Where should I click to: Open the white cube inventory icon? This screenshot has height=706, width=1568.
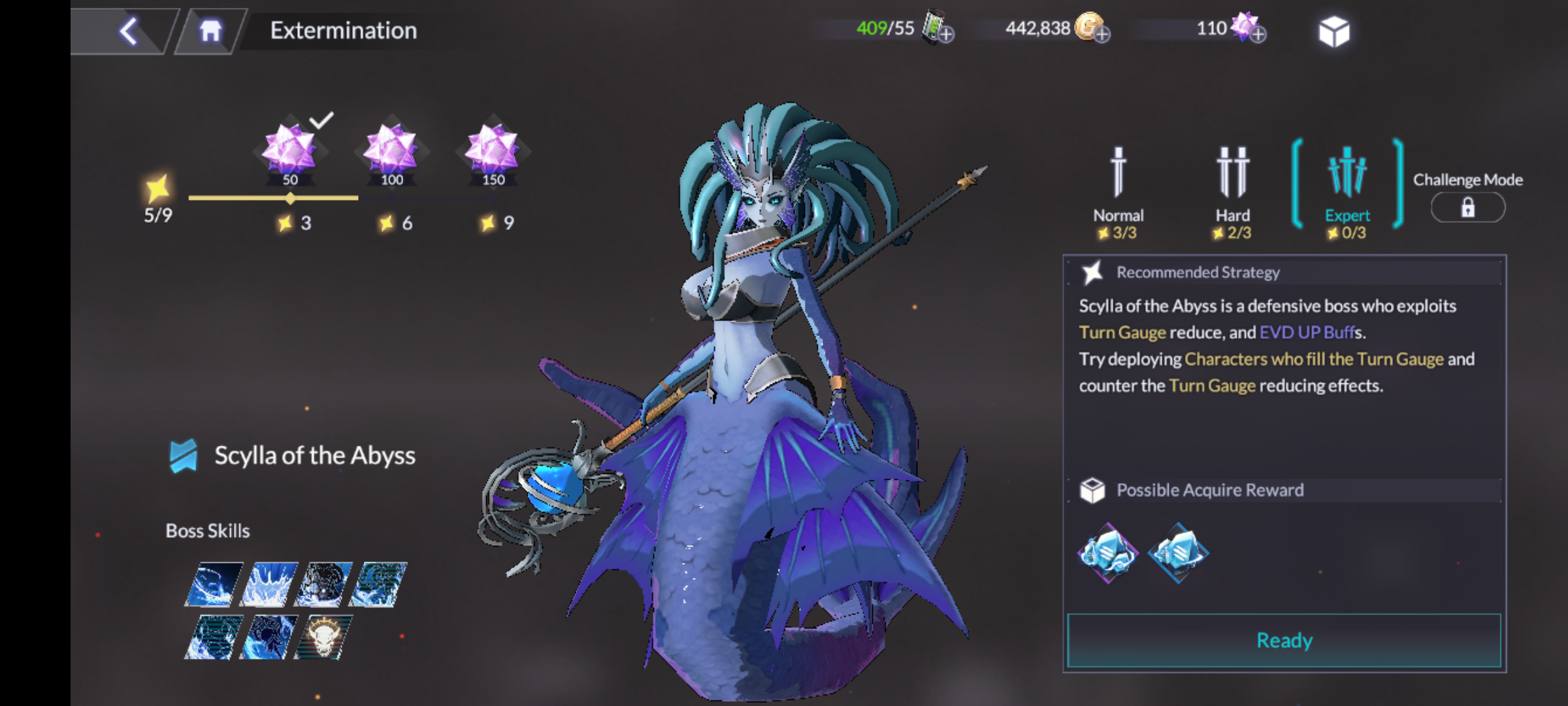[x=1333, y=31]
